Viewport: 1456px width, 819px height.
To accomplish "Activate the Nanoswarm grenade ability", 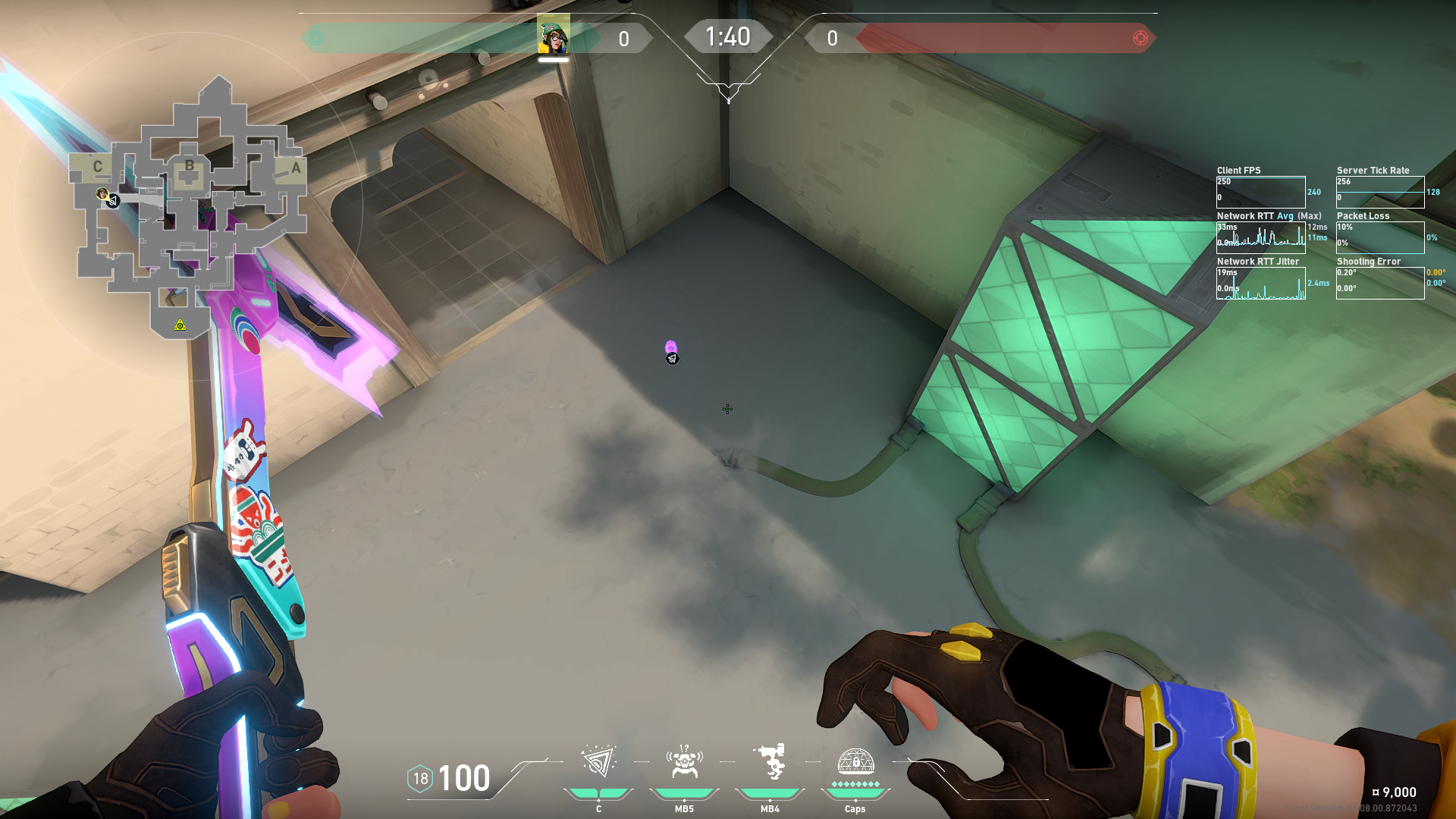I will [598, 762].
